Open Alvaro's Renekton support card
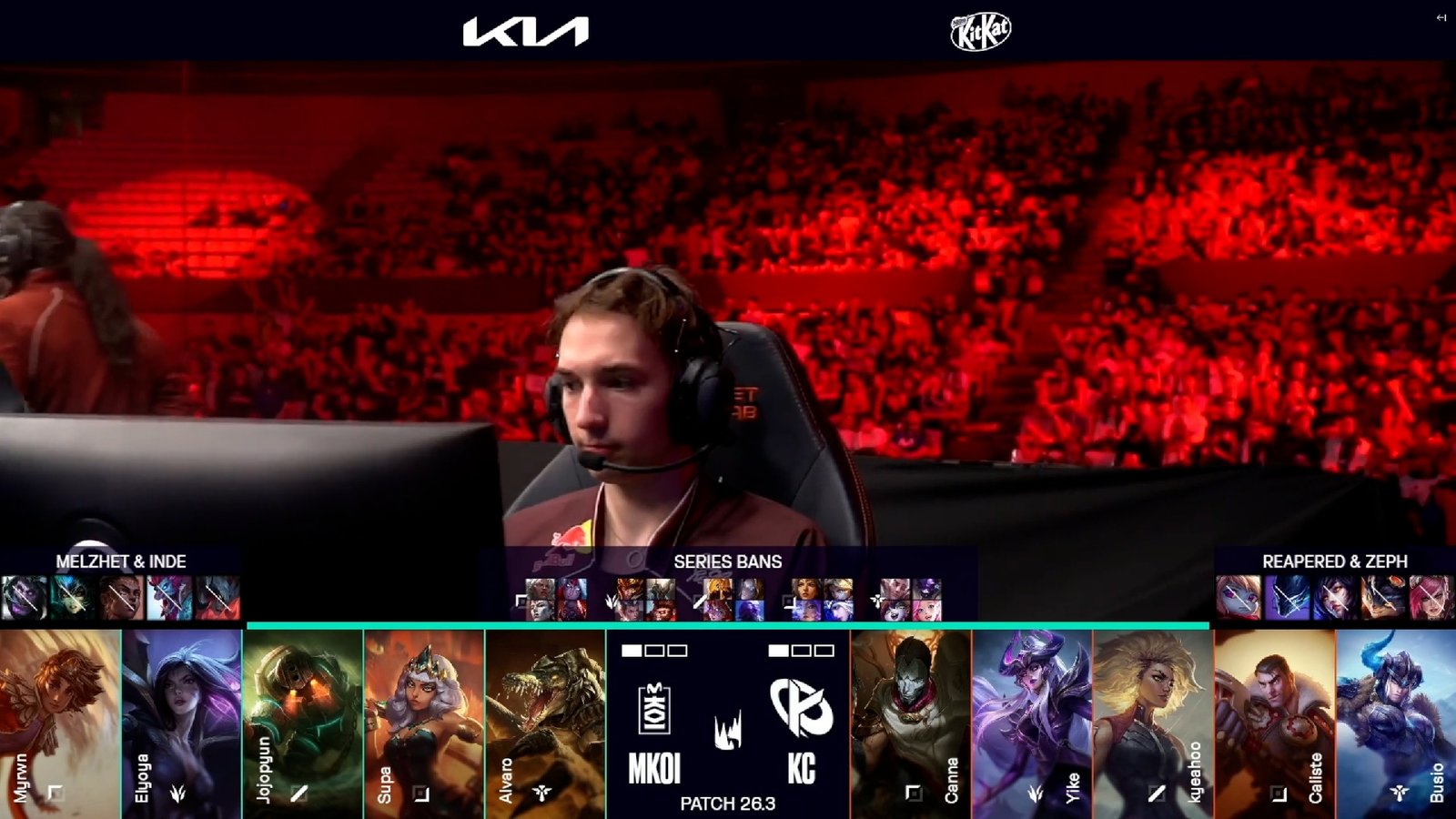This screenshot has height=819, width=1456. (545, 723)
